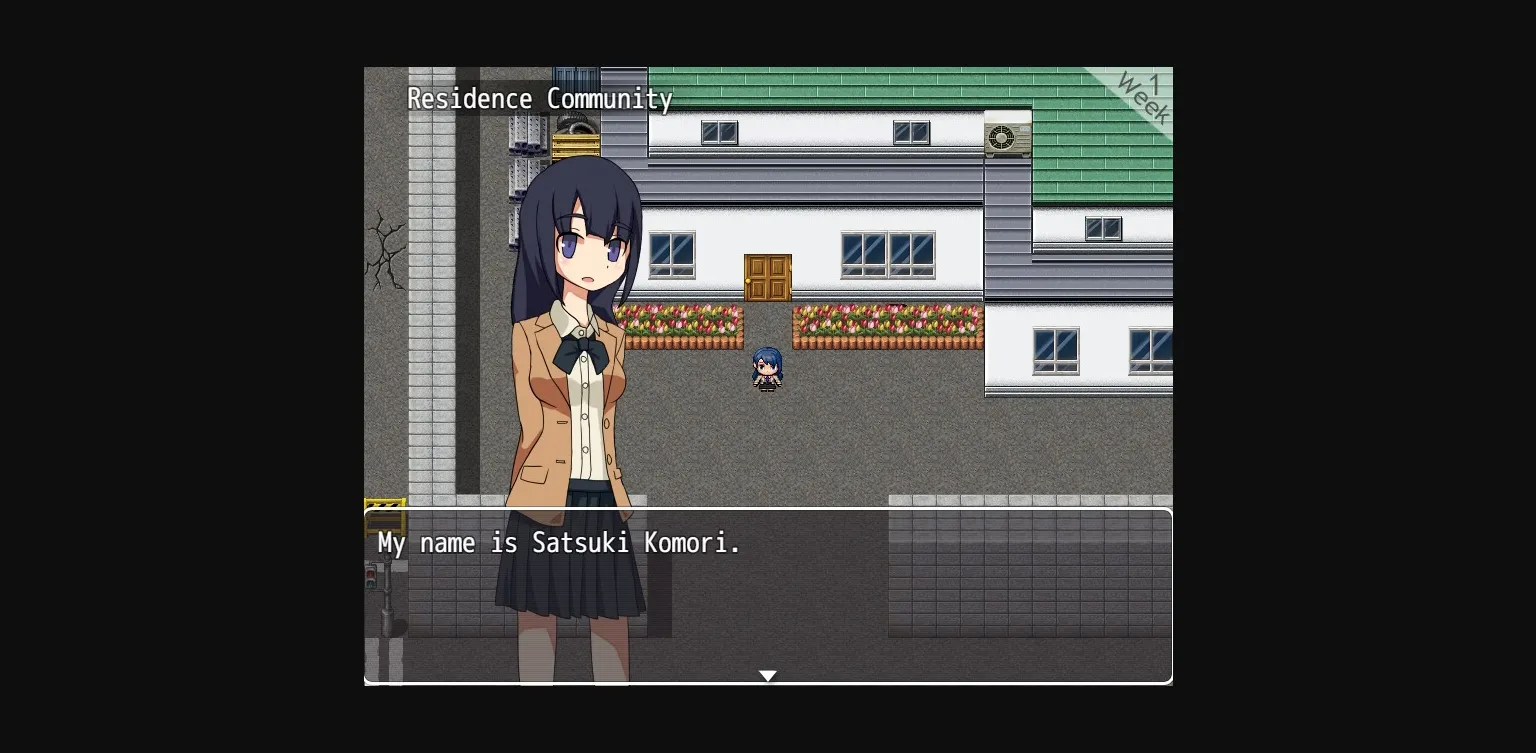The height and width of the screenshot is (753, 1536).
Task: Click the wooden door of the white house
Action: click(x=768, y=277)
